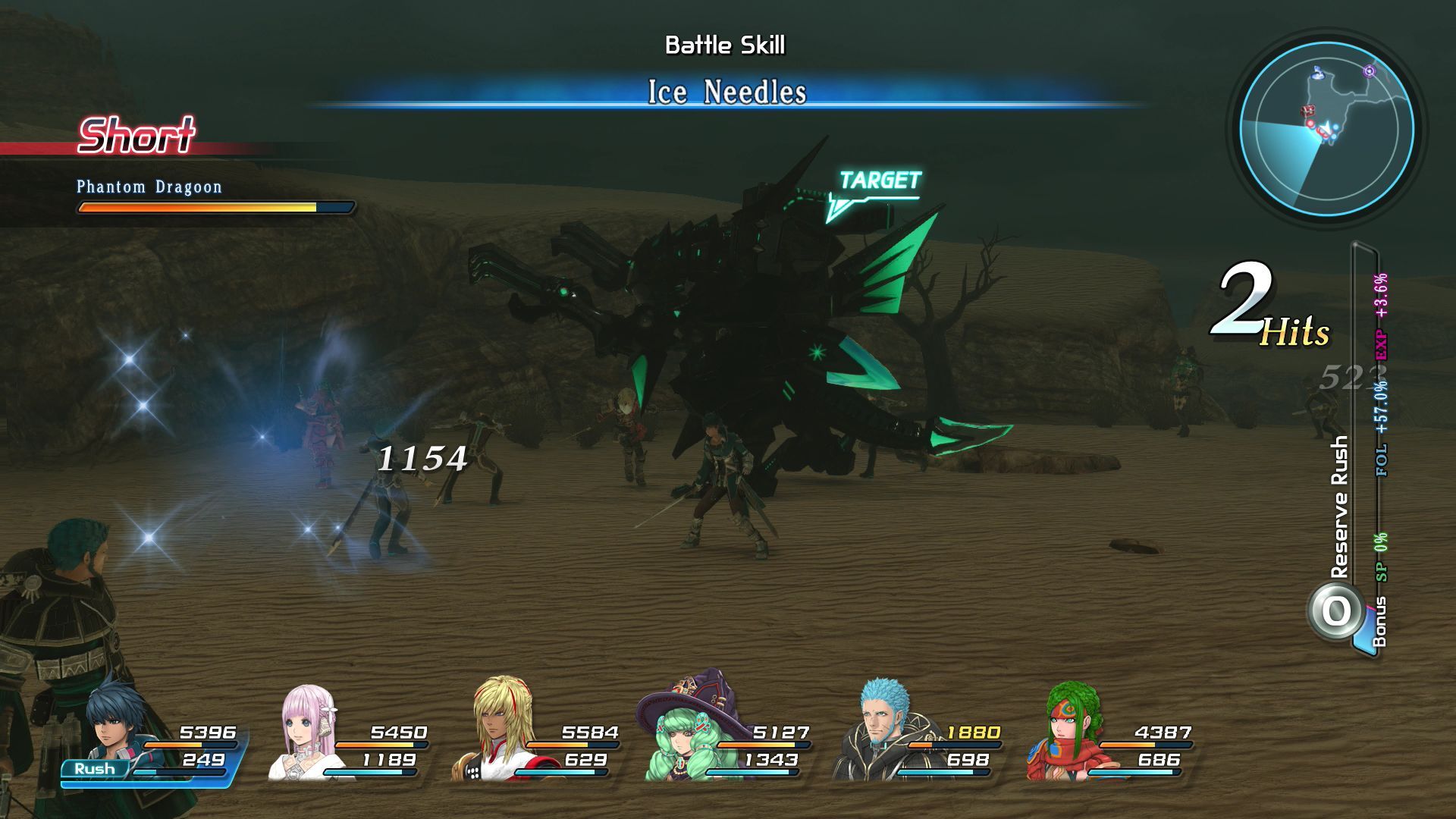Select the Phantom Dragoon enemy name panel
Screen dimensions: 1456x819
(149, 187)
